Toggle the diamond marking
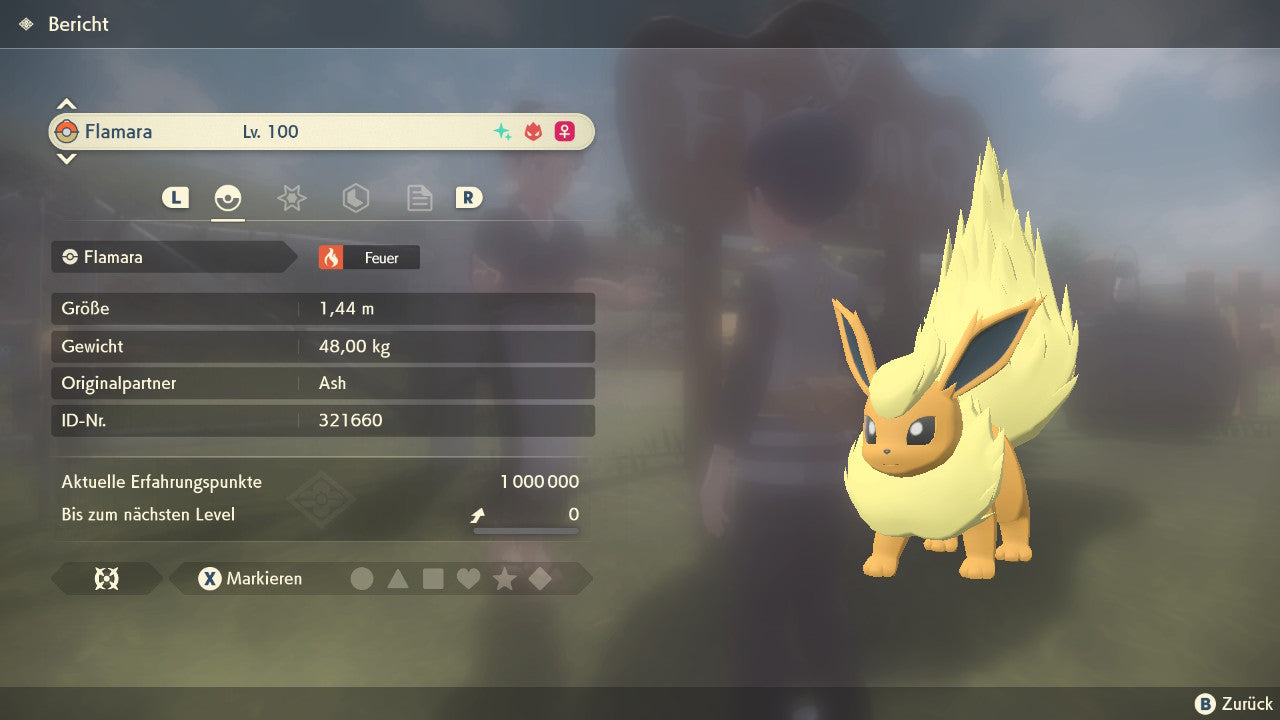1280x720 pixels. point(540,578)
